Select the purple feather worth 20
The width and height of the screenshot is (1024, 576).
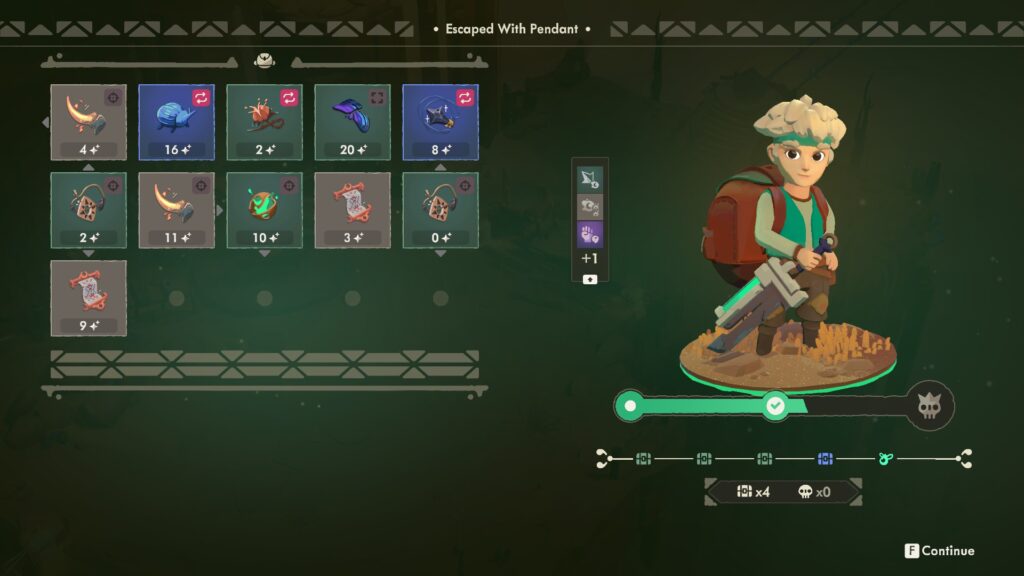(x=353, y=122)
